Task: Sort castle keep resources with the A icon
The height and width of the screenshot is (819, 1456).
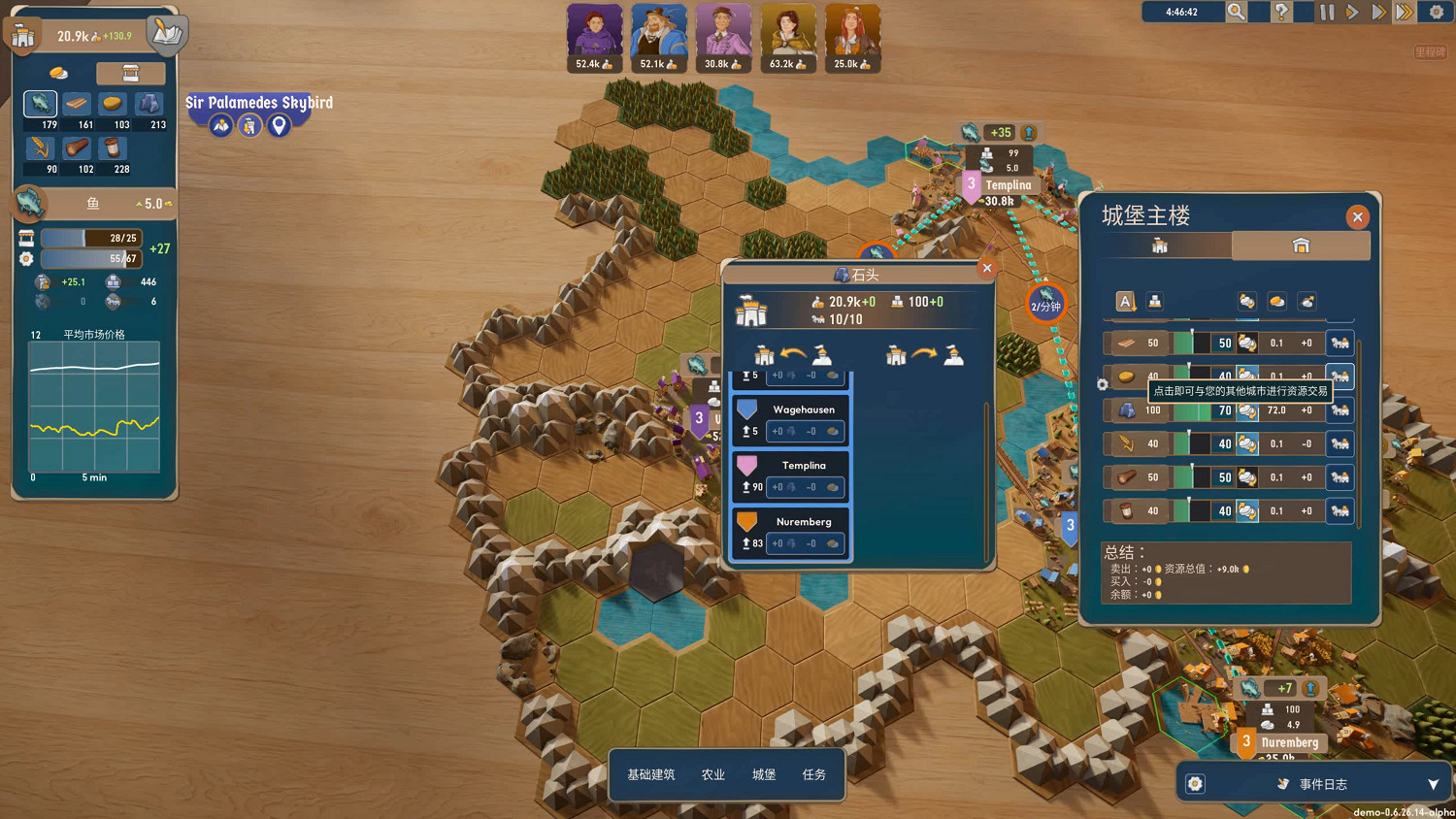Action: (x=1125, y=302)
